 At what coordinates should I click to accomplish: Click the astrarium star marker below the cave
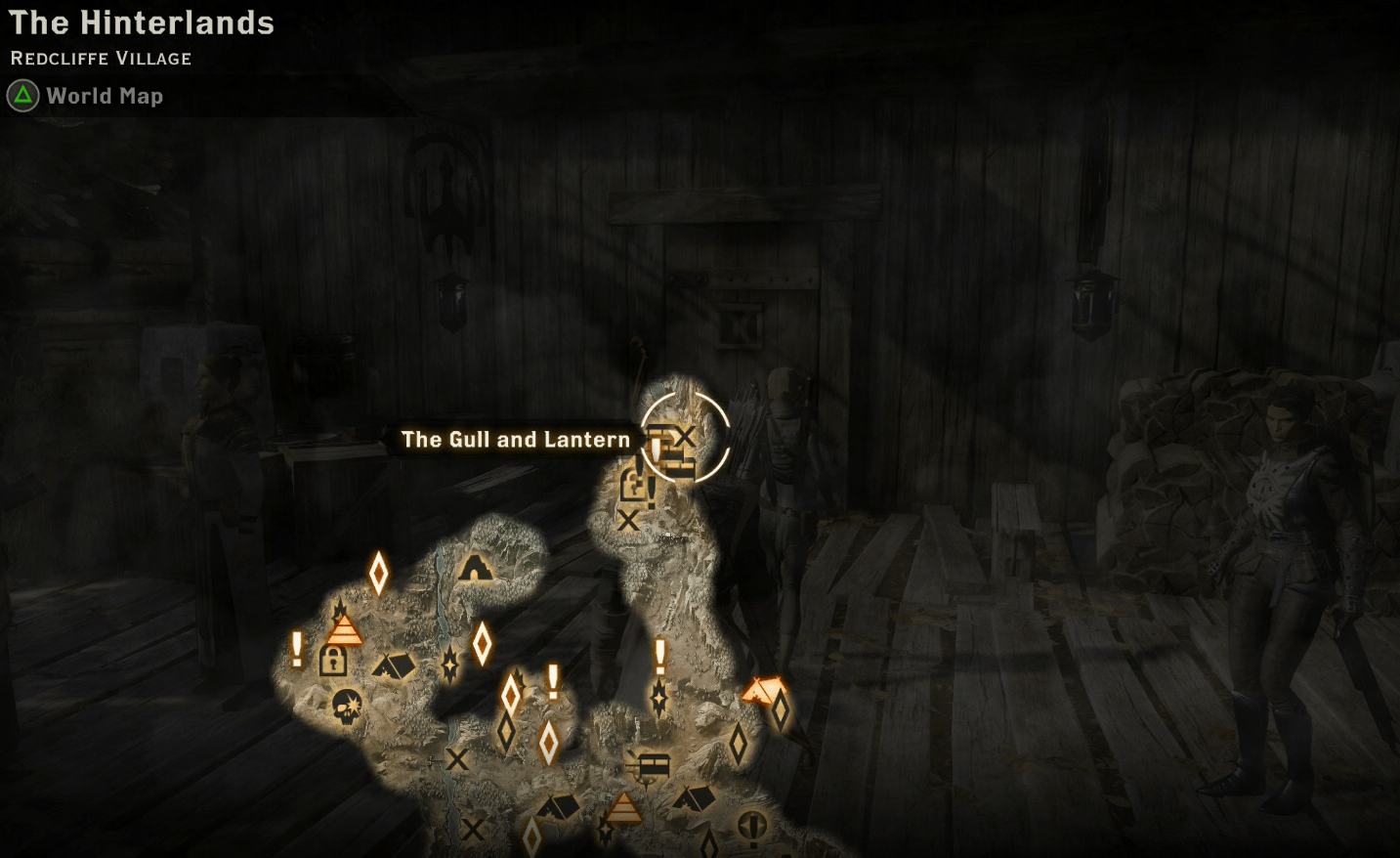450,665
